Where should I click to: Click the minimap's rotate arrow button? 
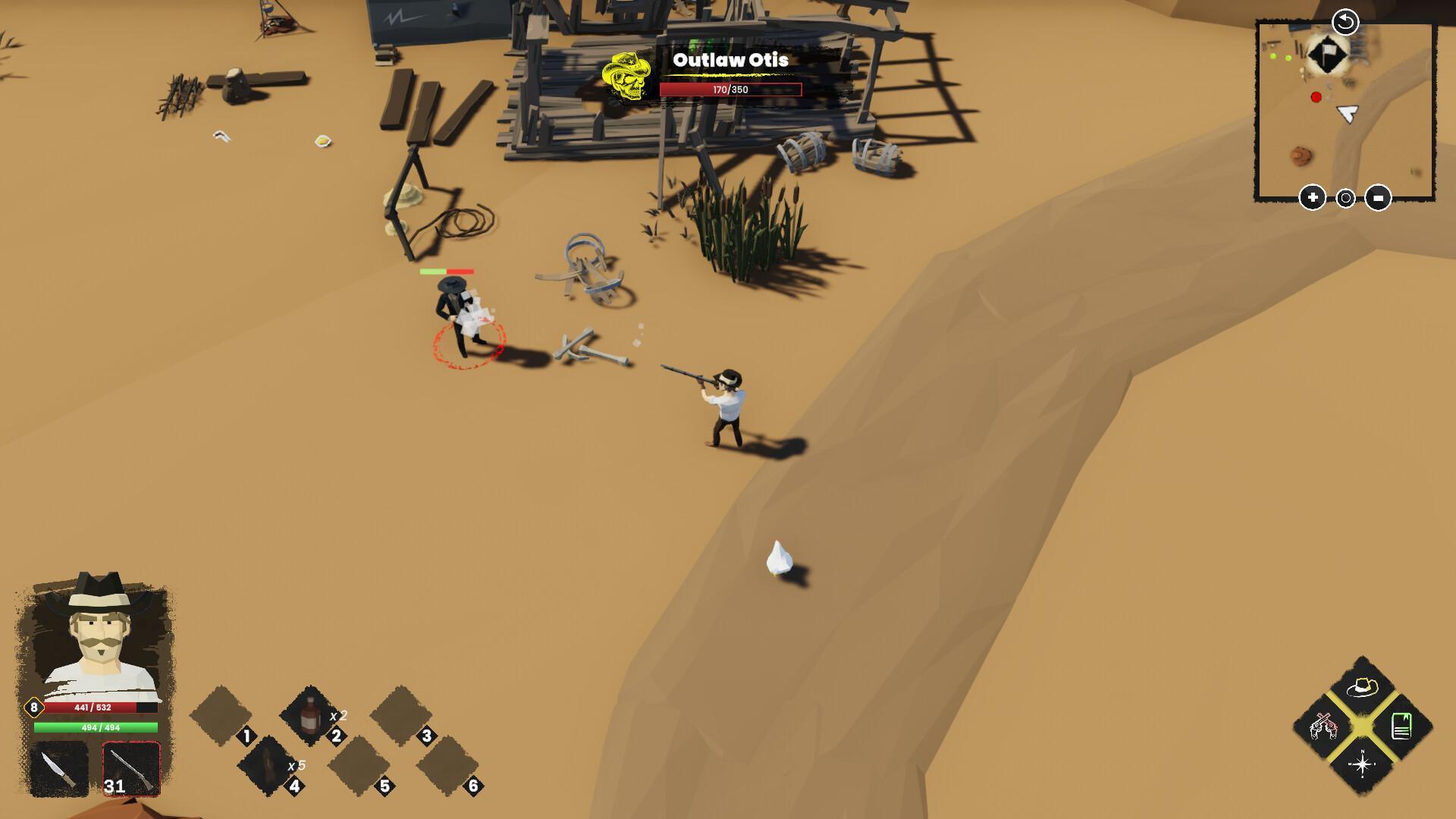(1345, 22)
